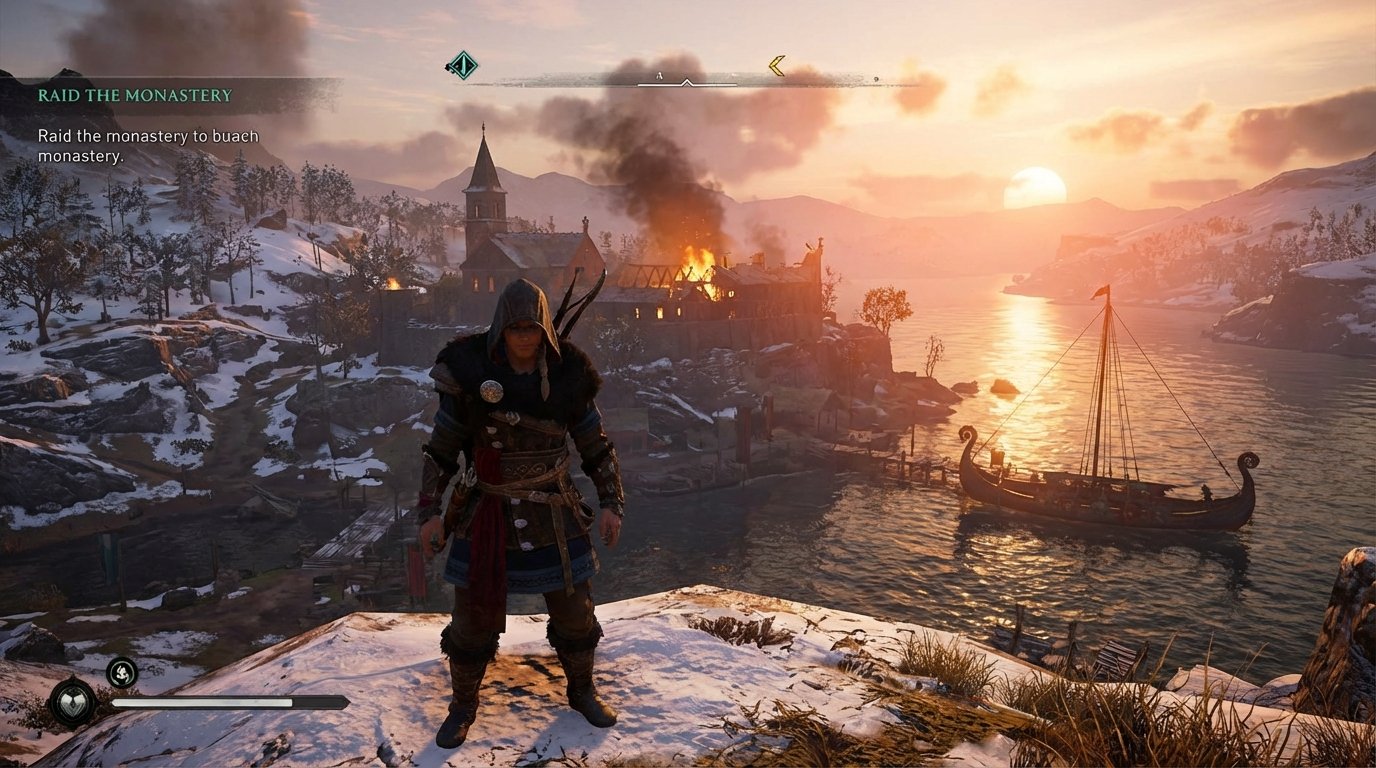This screenshot has width=1376, height=768.
Task: Click the cardinal direction letter on compass
Action: pos(658,75)
